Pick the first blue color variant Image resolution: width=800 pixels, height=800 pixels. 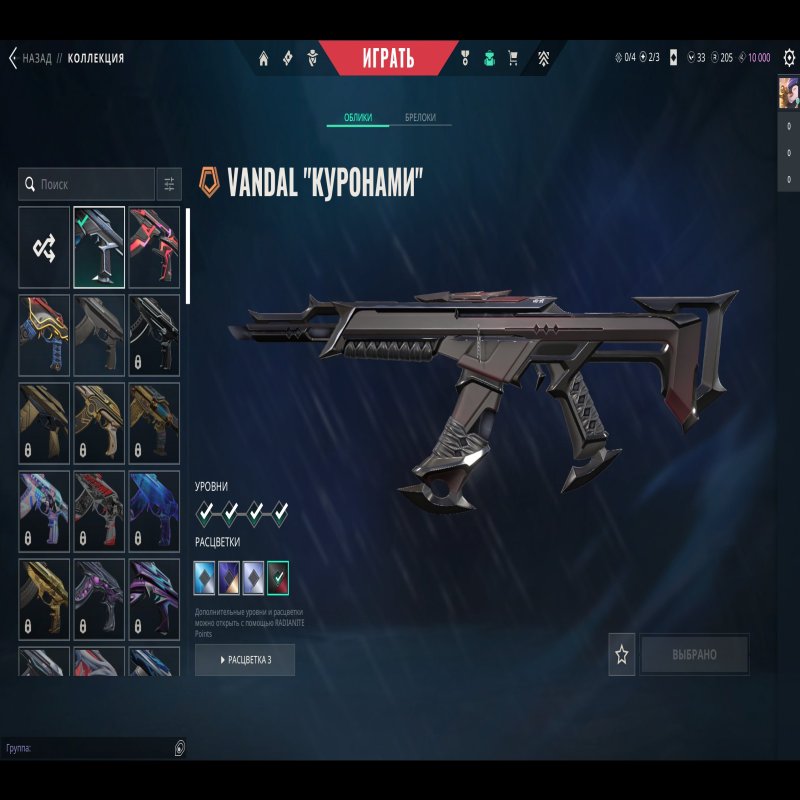click(205, 576)
